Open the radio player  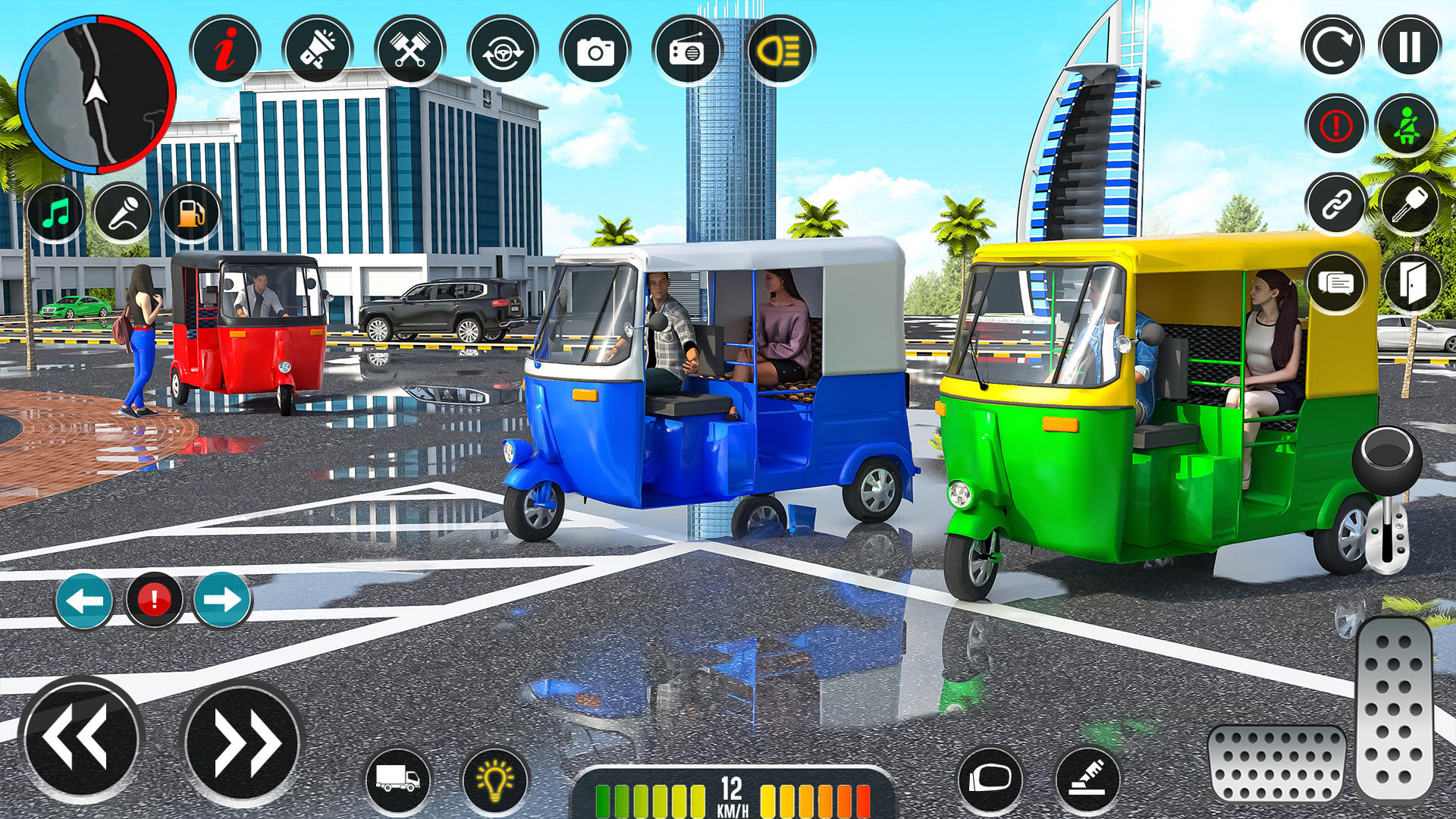point(686,49)
